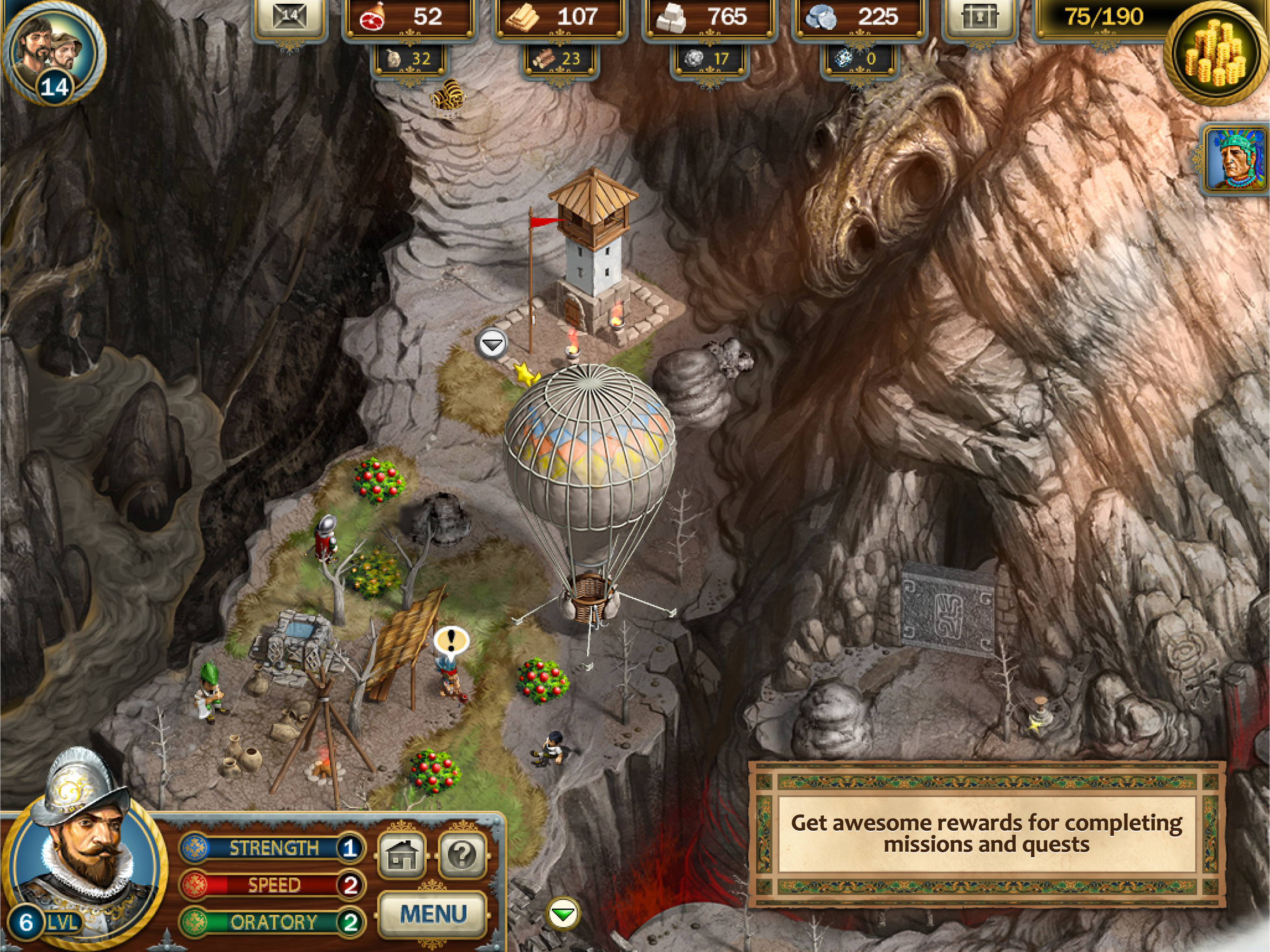Open the envelope mail button

click(x=290, y=17)
